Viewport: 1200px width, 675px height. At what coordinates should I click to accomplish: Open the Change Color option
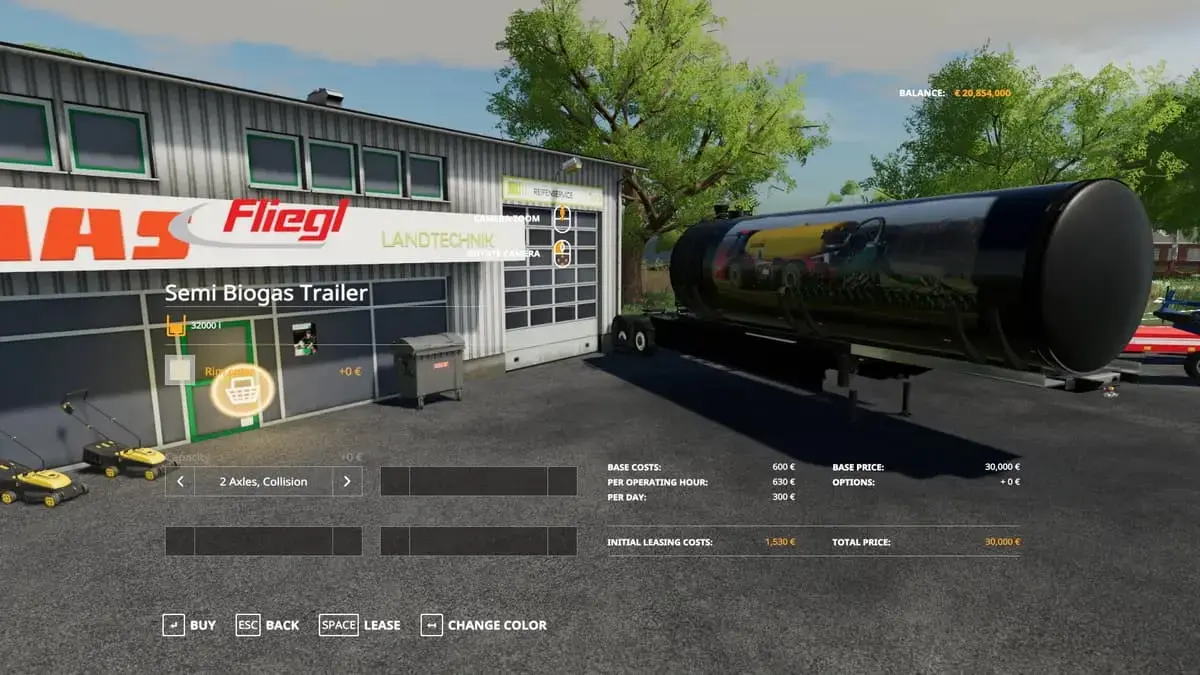tap(484, 625)
